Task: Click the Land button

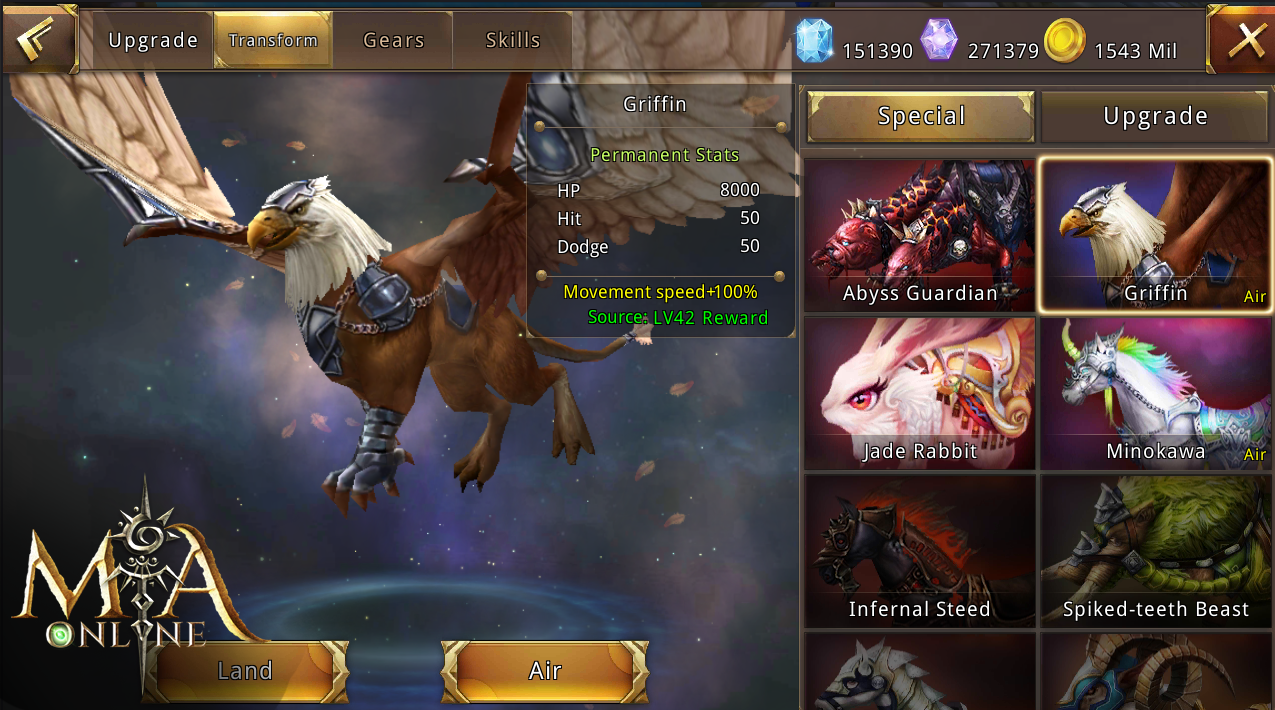Action: point(246,671)
